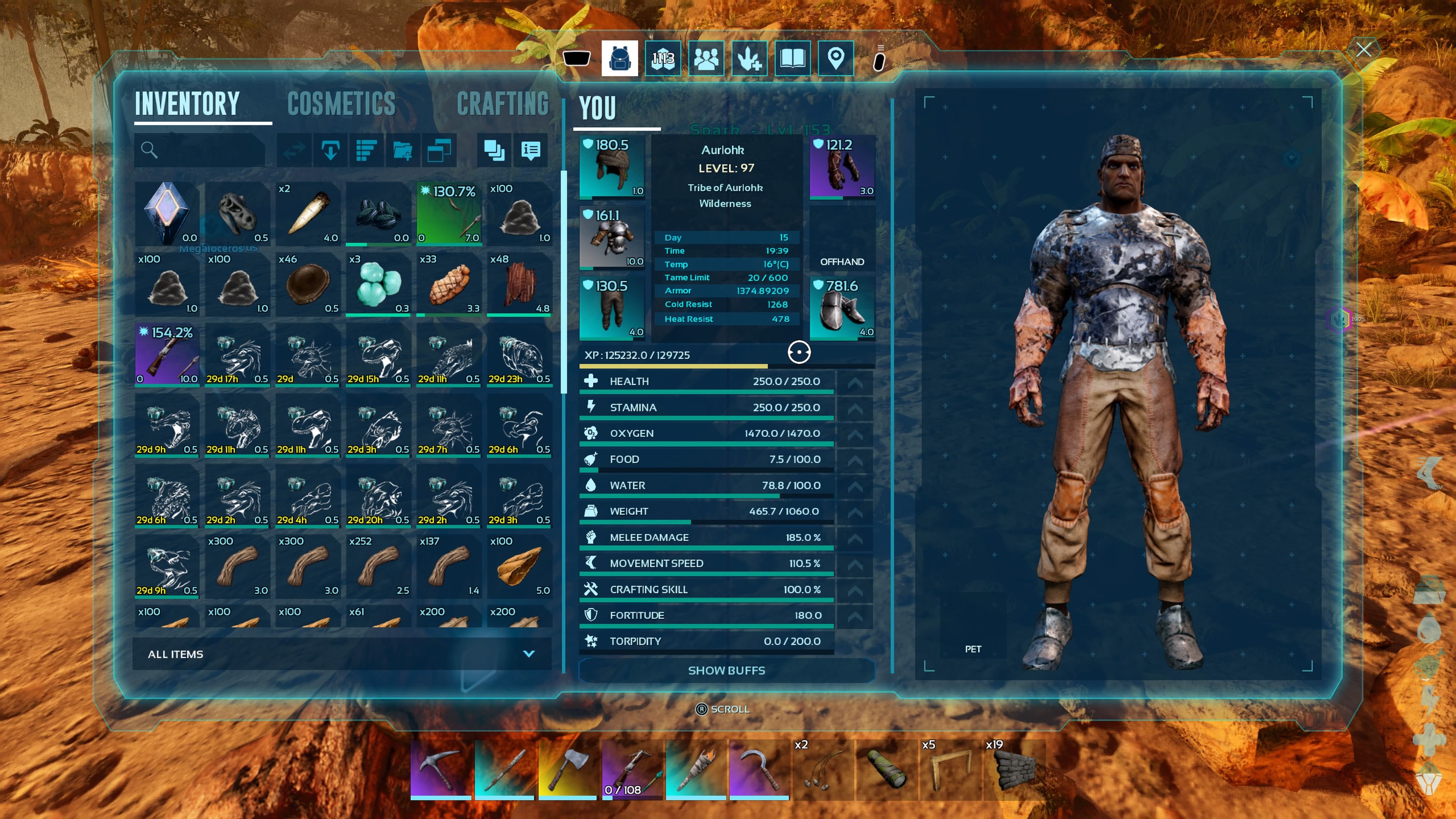Select the 130.7% bow in inventory
This screenshot has height=819, width=1456.
coord(449,213)
